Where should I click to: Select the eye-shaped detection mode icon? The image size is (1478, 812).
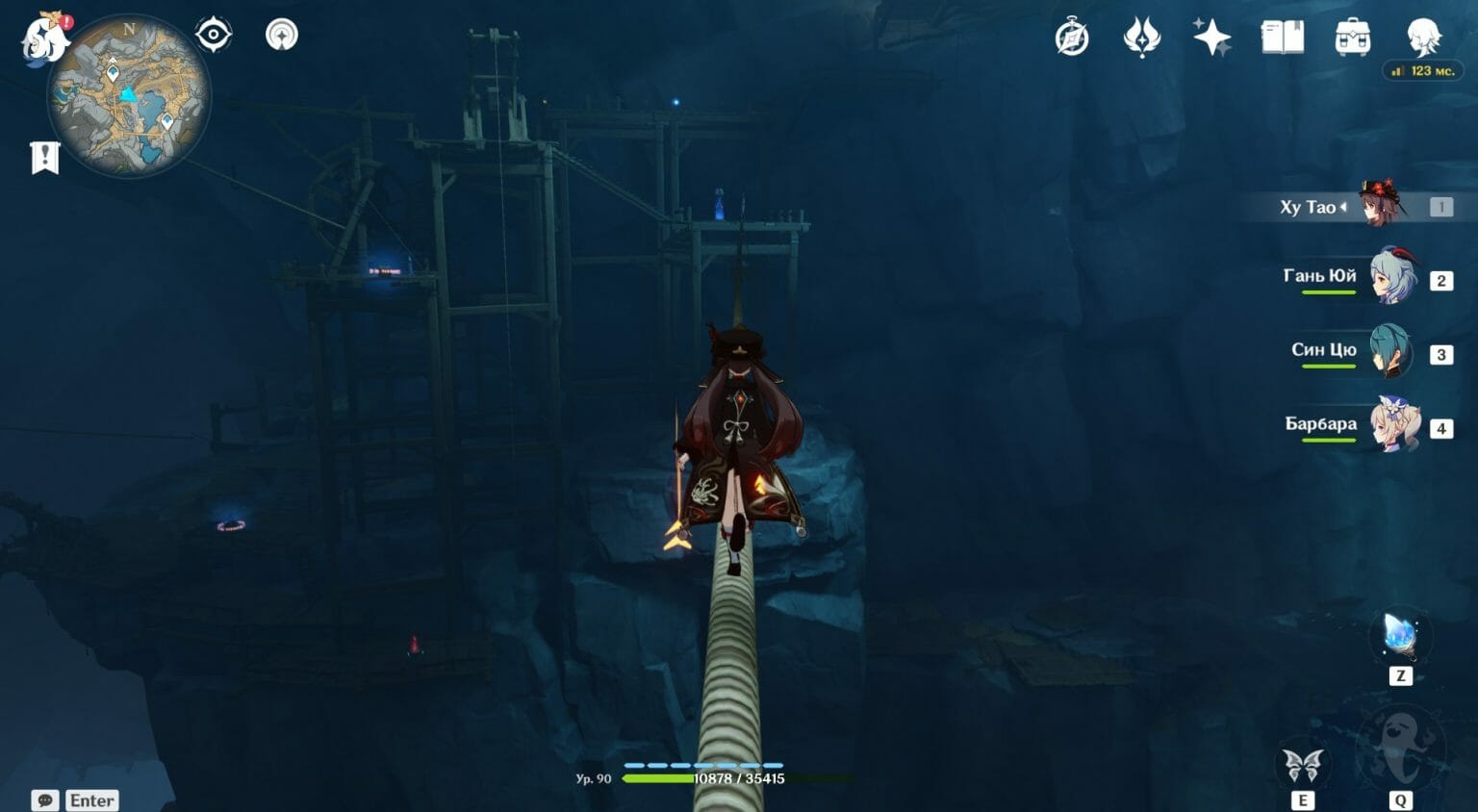point(213,33)
